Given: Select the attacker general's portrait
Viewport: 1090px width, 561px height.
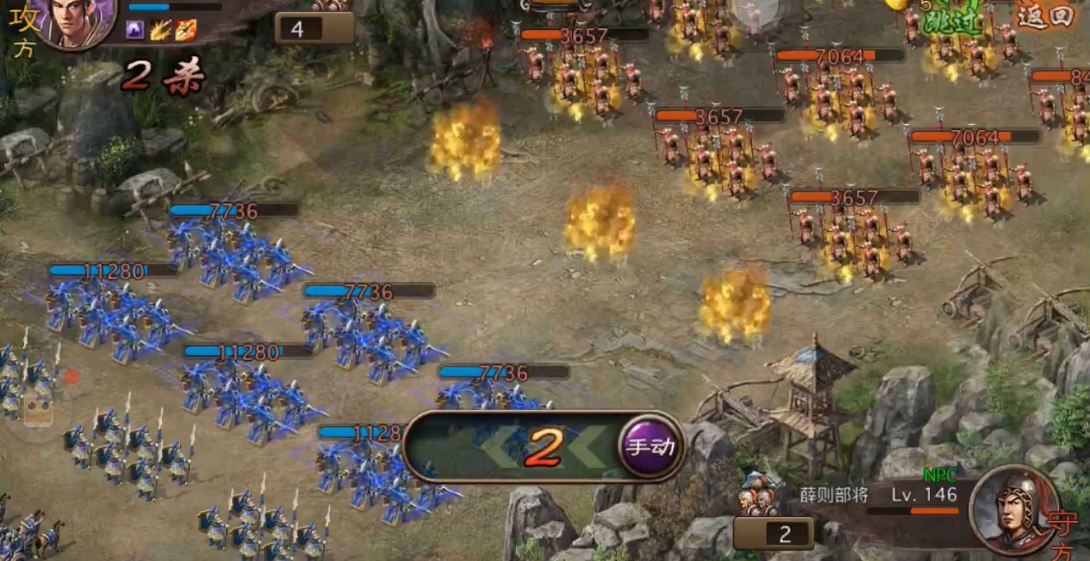Looking at the screenshot, I should pos(78,20).
